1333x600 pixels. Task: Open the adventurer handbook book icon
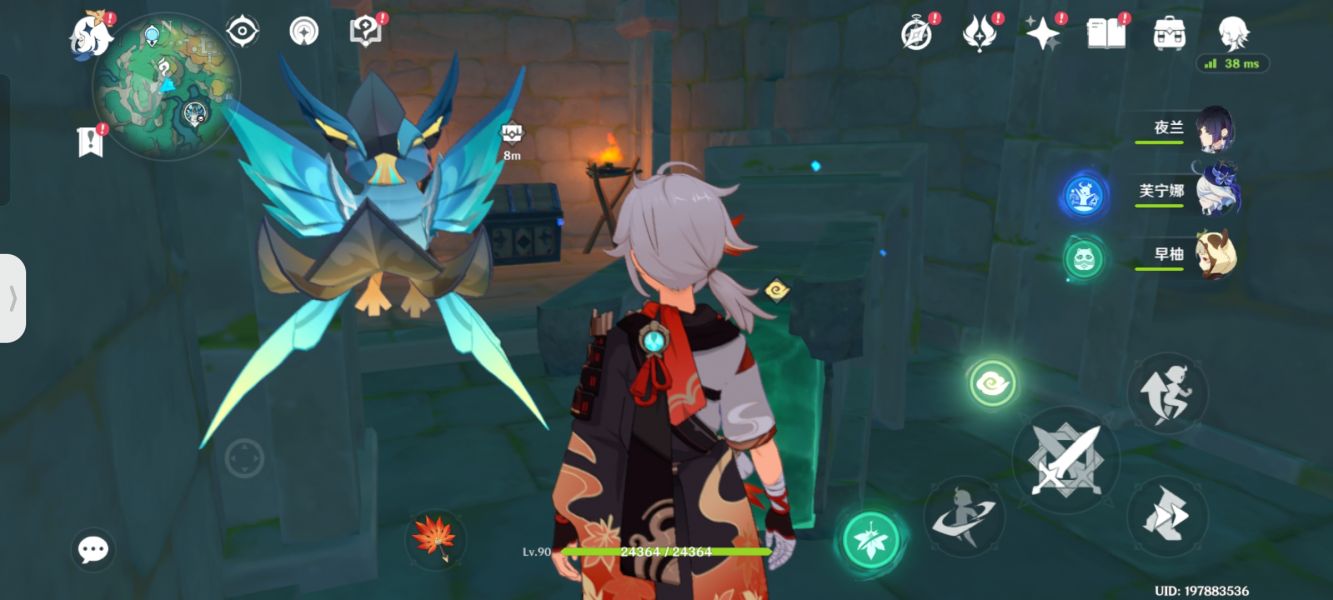1105,33
